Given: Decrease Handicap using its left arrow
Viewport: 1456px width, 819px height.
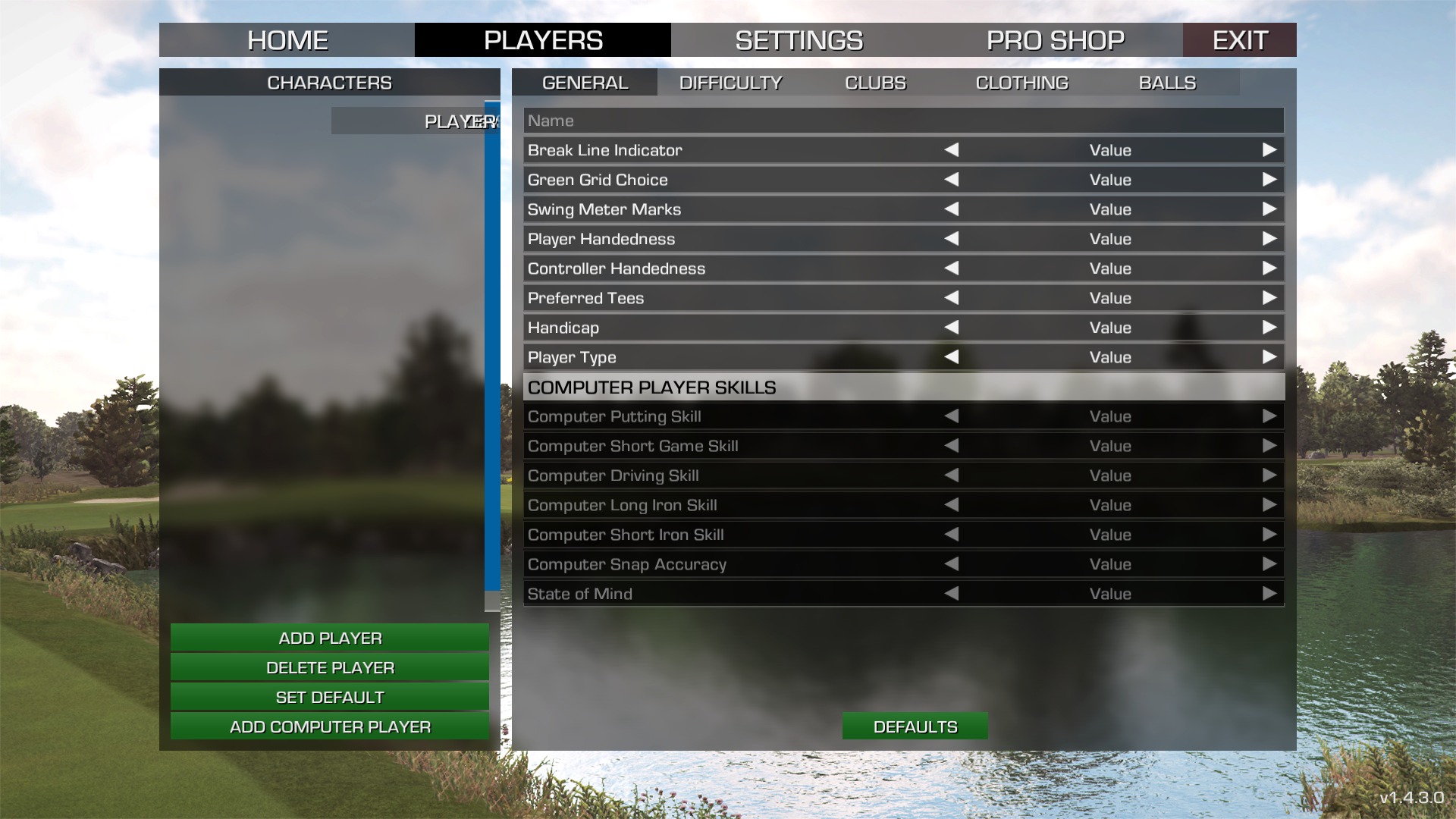Looking at the screenshot, I should (x=952, y=328).
